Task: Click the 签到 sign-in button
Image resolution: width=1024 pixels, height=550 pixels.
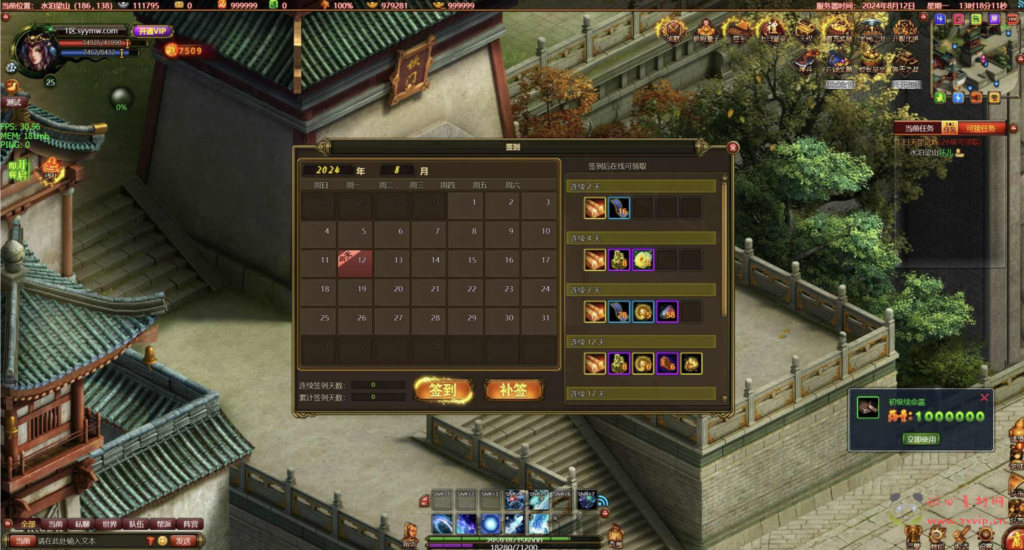Action: (442, 390)
